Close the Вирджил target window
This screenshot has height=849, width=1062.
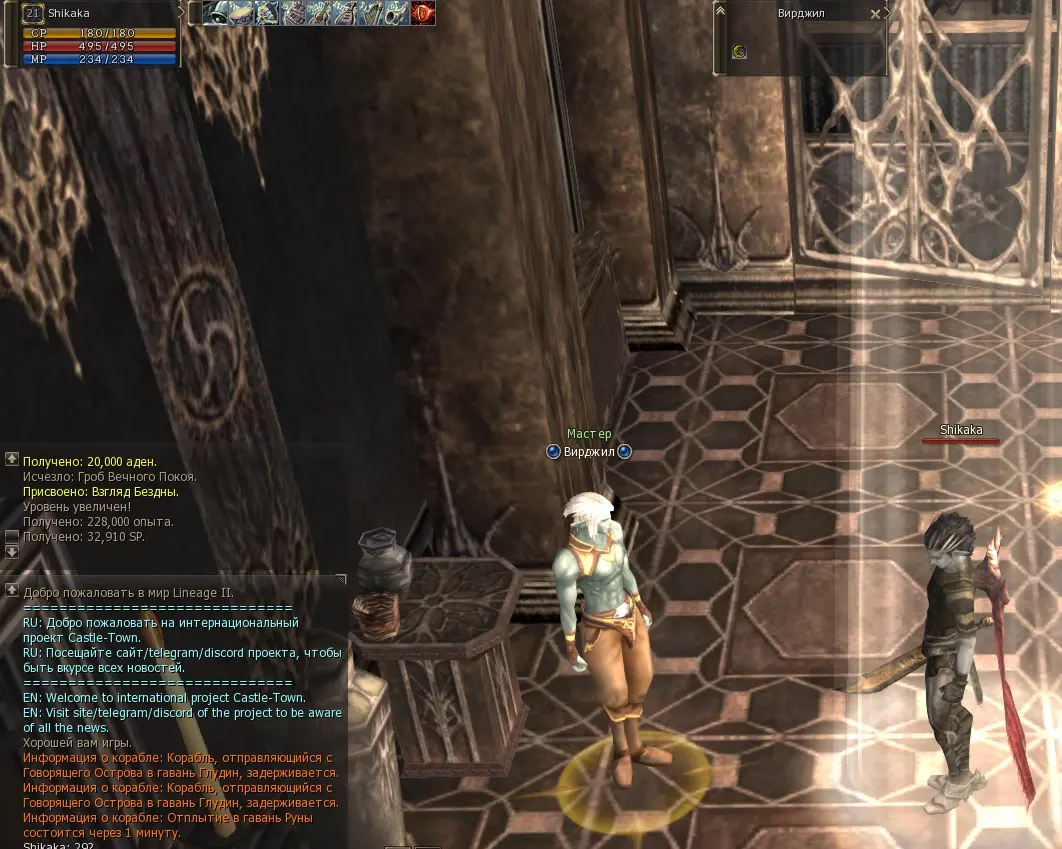click(x=876, y=14)
